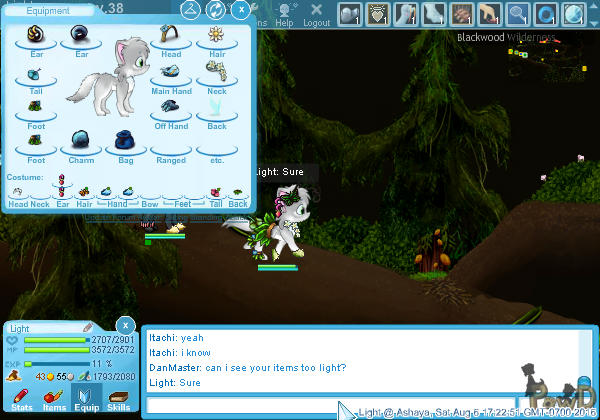Click the hanger costume button
600x420 pixels.
190,10
